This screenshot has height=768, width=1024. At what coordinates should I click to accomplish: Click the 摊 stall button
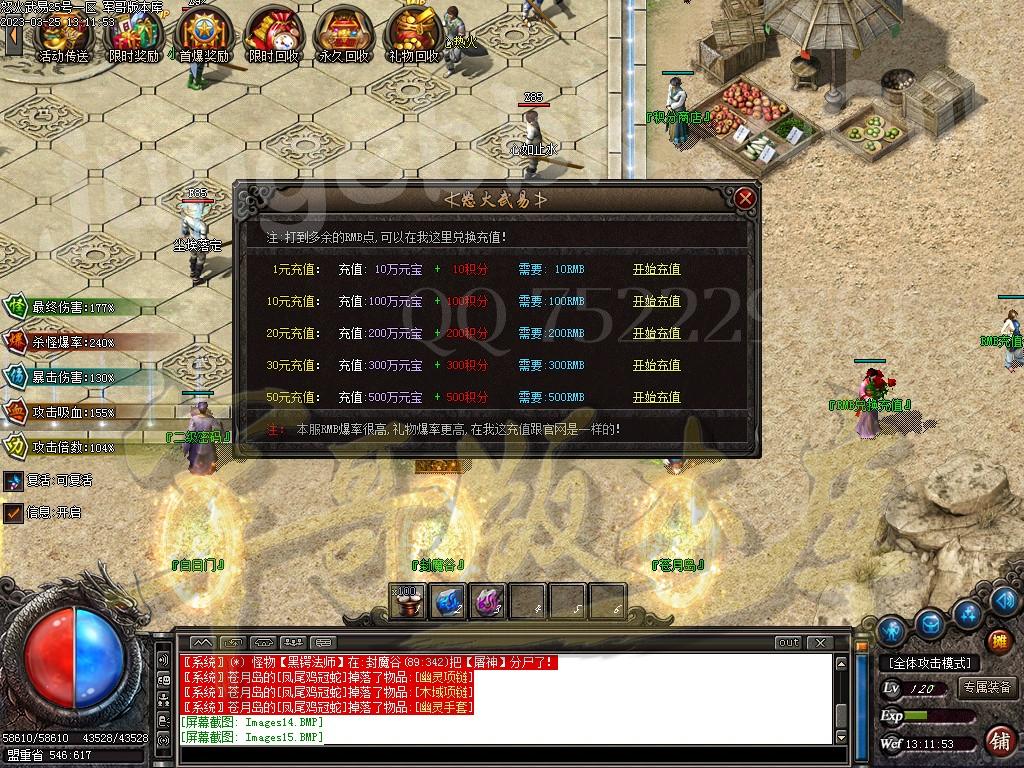[997, 641]
